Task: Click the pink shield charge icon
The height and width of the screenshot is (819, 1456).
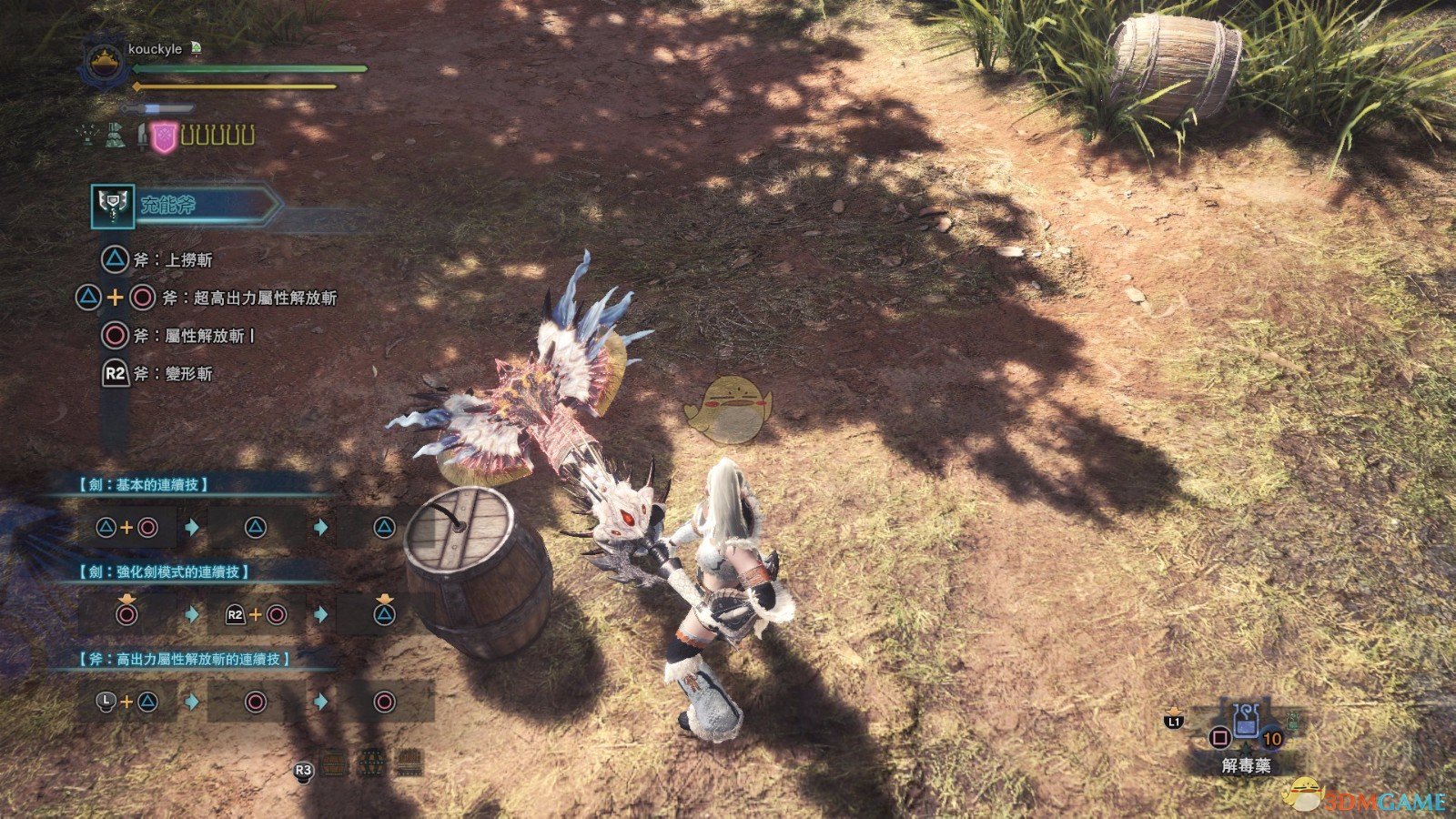Action: 164,137
